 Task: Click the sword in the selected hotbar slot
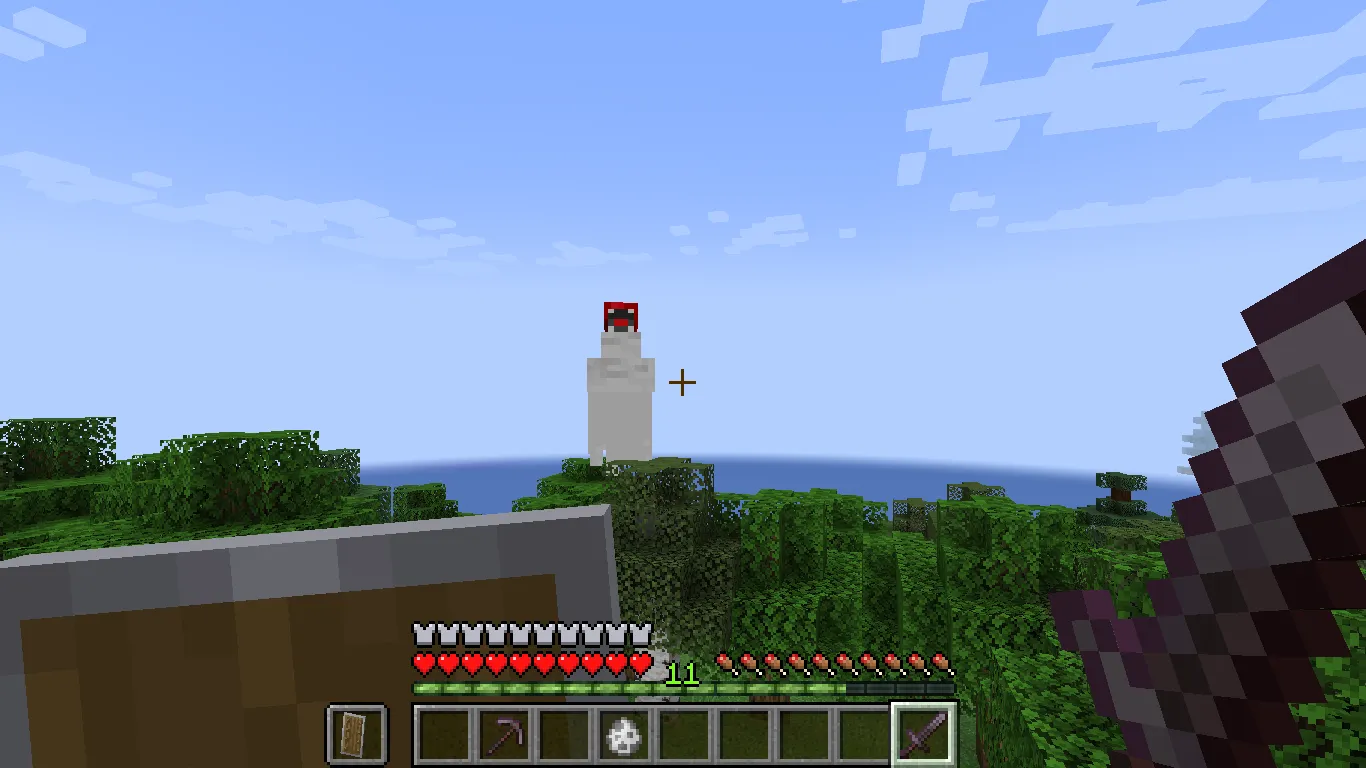click(925, 733)
